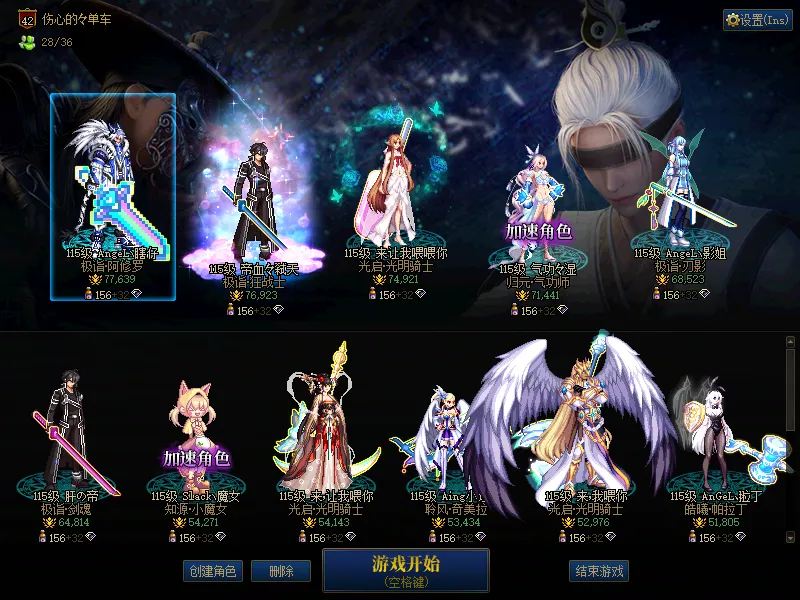Viewport: 800px width, 600px height.
Task: Open the 设置 settings menu
Action: [758, 20]
